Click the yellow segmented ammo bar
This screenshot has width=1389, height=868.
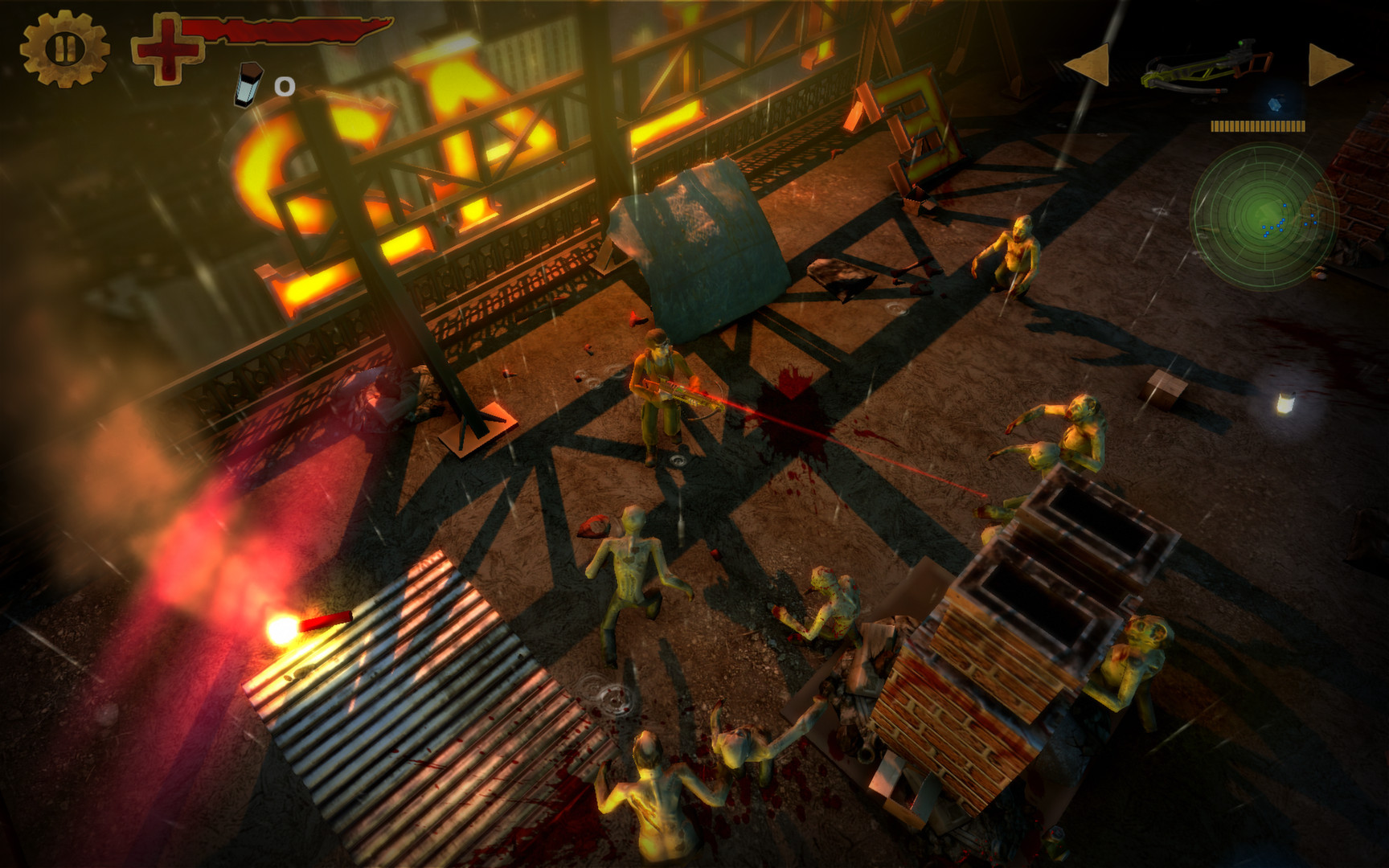(1258, 125)
